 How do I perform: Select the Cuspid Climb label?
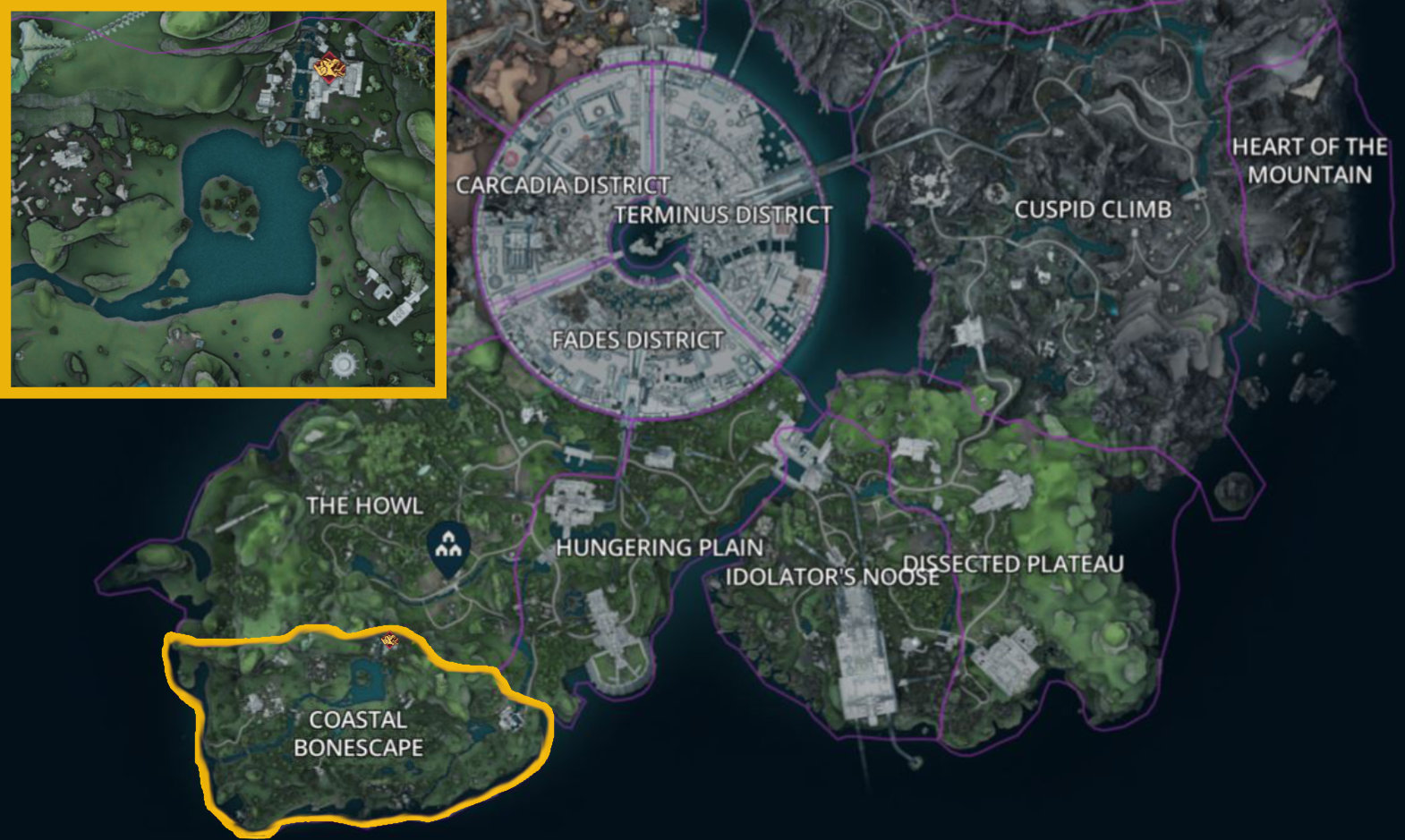point(1093,209)
